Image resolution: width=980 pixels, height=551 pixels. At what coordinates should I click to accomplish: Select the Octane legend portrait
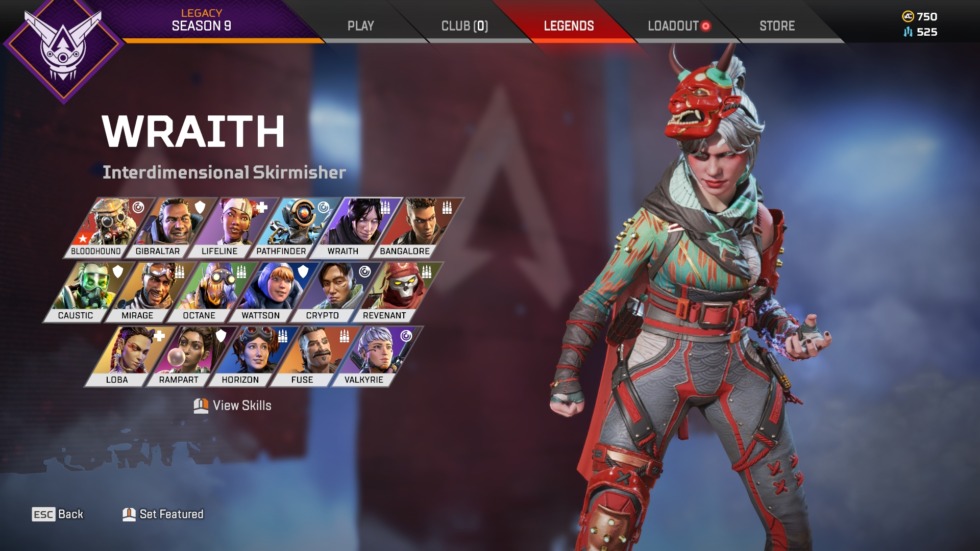[200, 291]
